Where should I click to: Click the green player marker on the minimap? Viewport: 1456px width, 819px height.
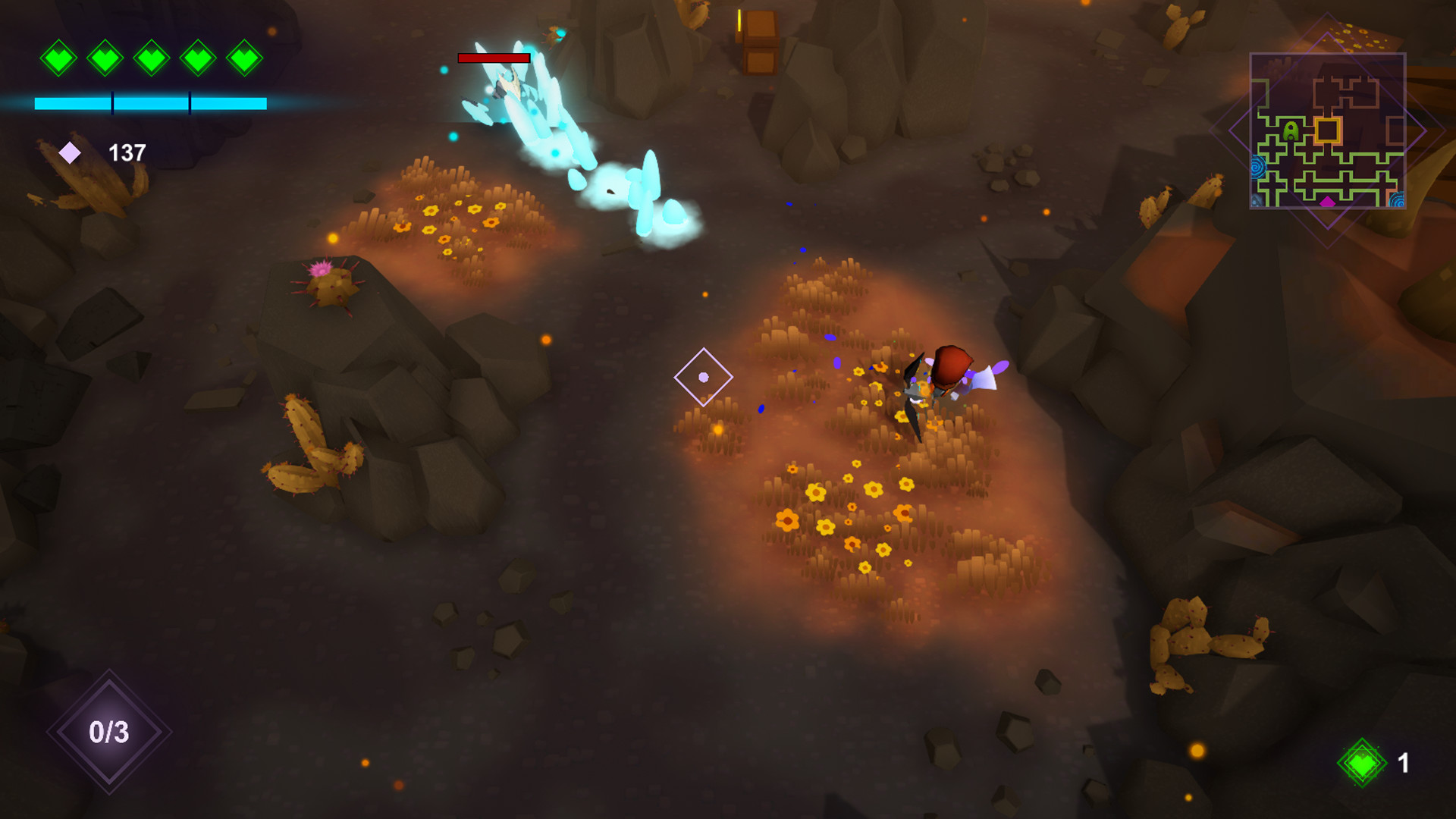1290,130
